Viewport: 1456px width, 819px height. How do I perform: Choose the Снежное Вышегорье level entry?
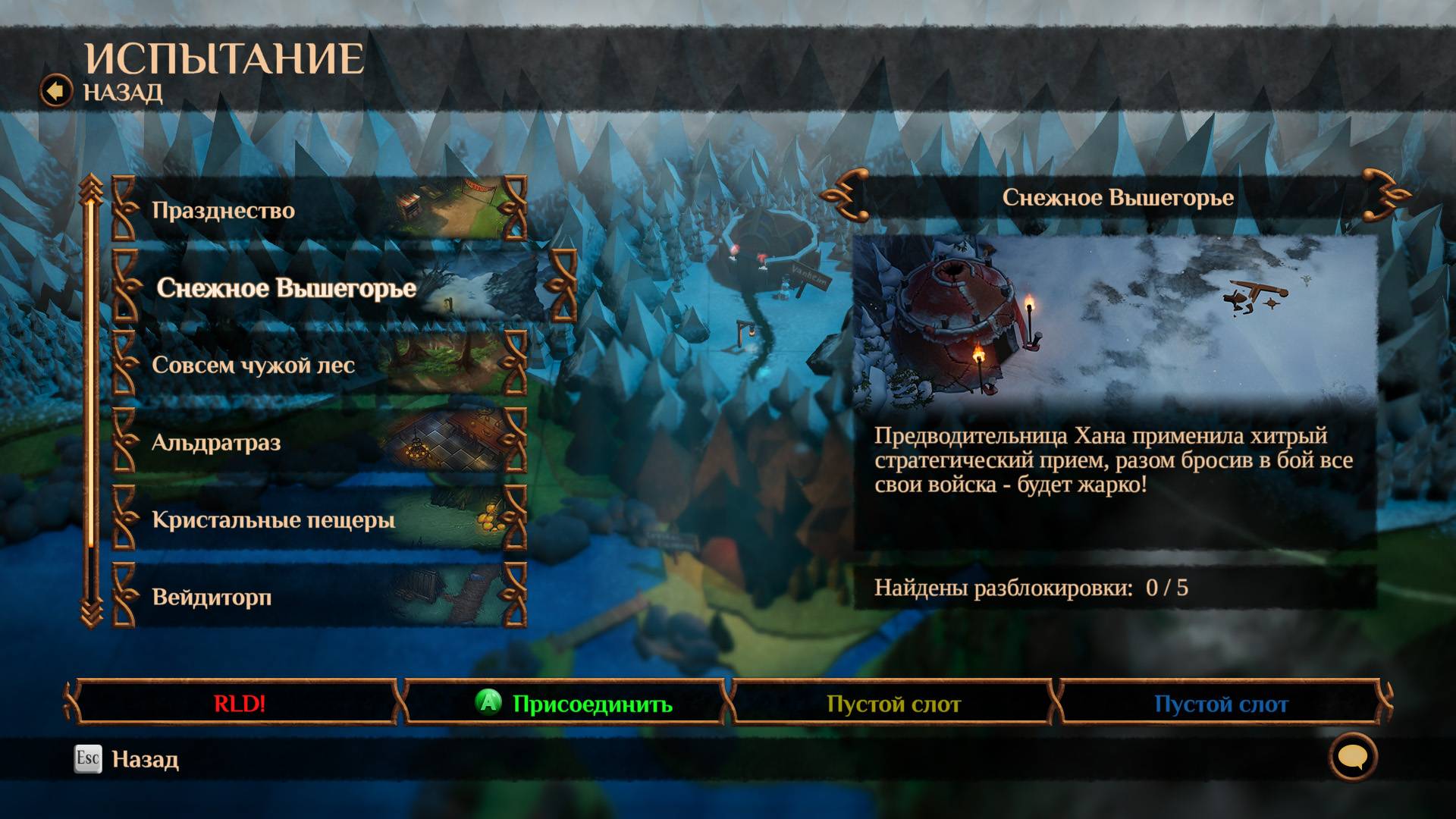(x=341, y=288)
